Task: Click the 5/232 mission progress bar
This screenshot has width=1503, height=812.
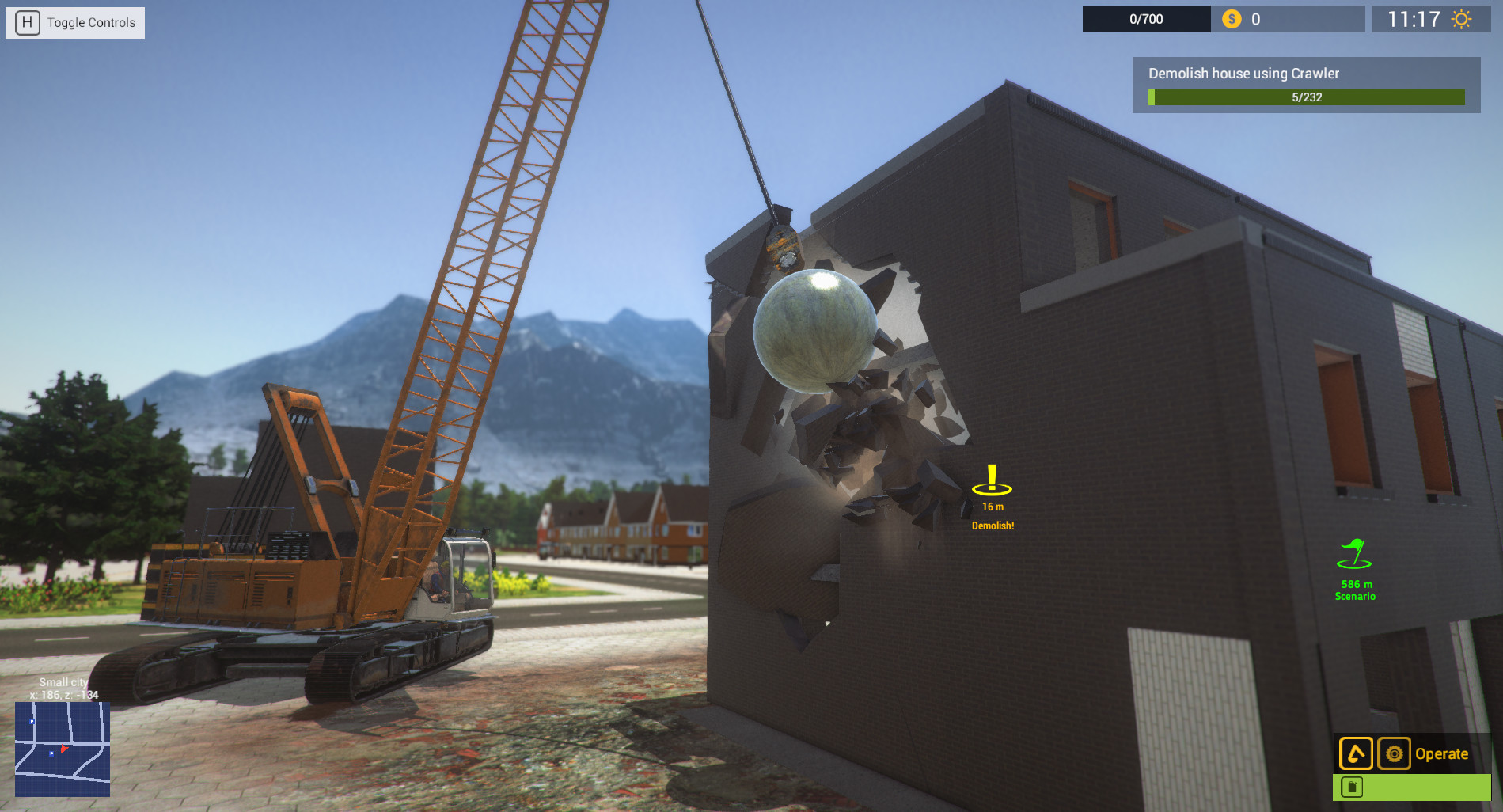Action: 1307,98
